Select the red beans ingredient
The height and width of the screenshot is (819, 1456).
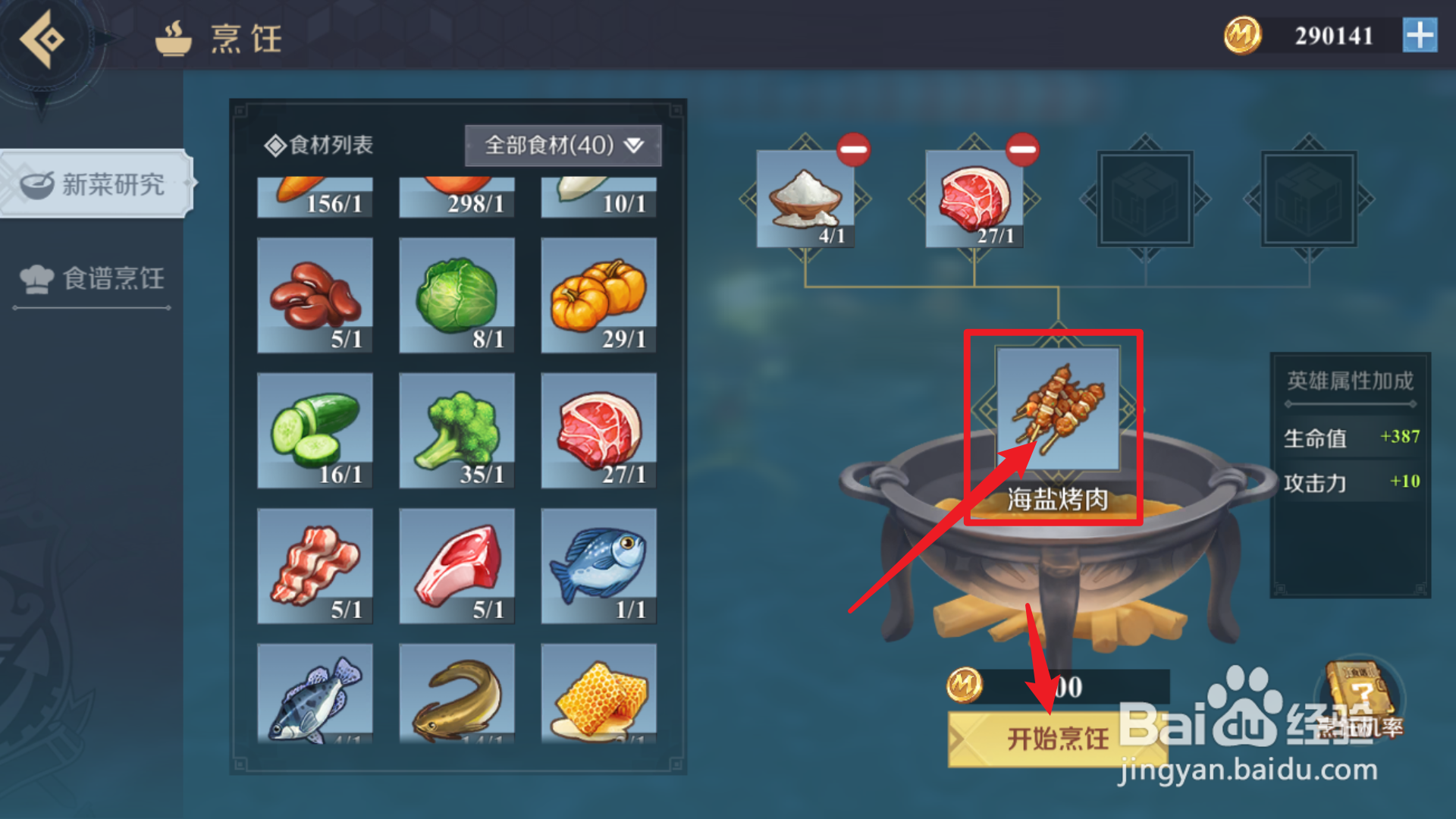[x=315, y=296]
